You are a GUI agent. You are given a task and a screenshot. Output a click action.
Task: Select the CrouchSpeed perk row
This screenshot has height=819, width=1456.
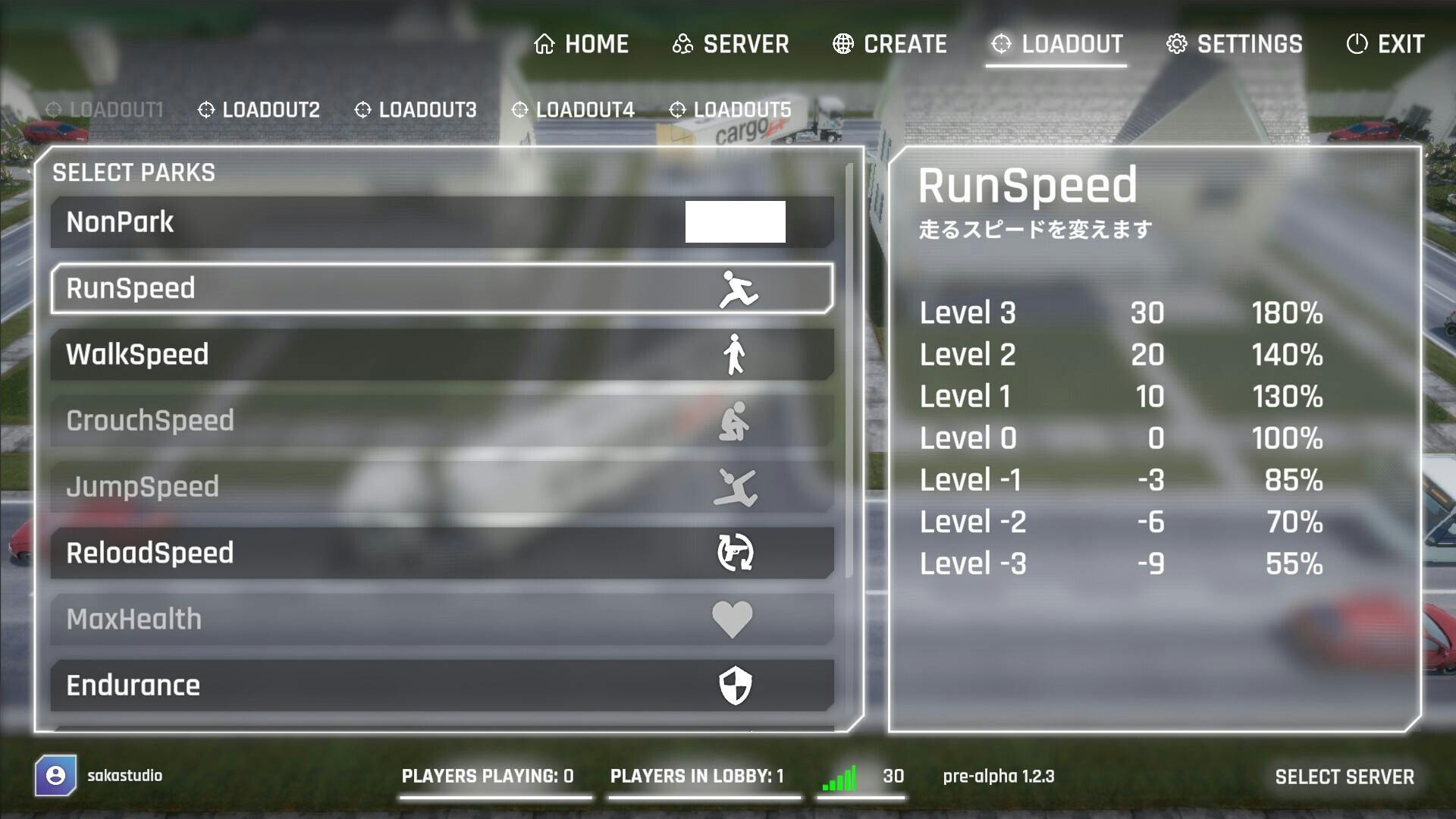click(x=442, y=421)
